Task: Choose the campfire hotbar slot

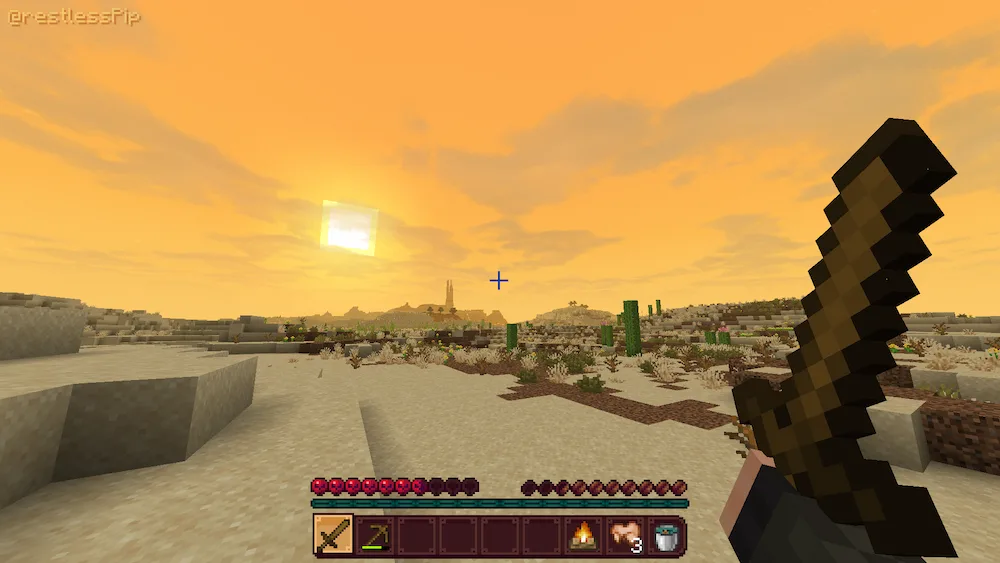Action: tap(583, 536)
